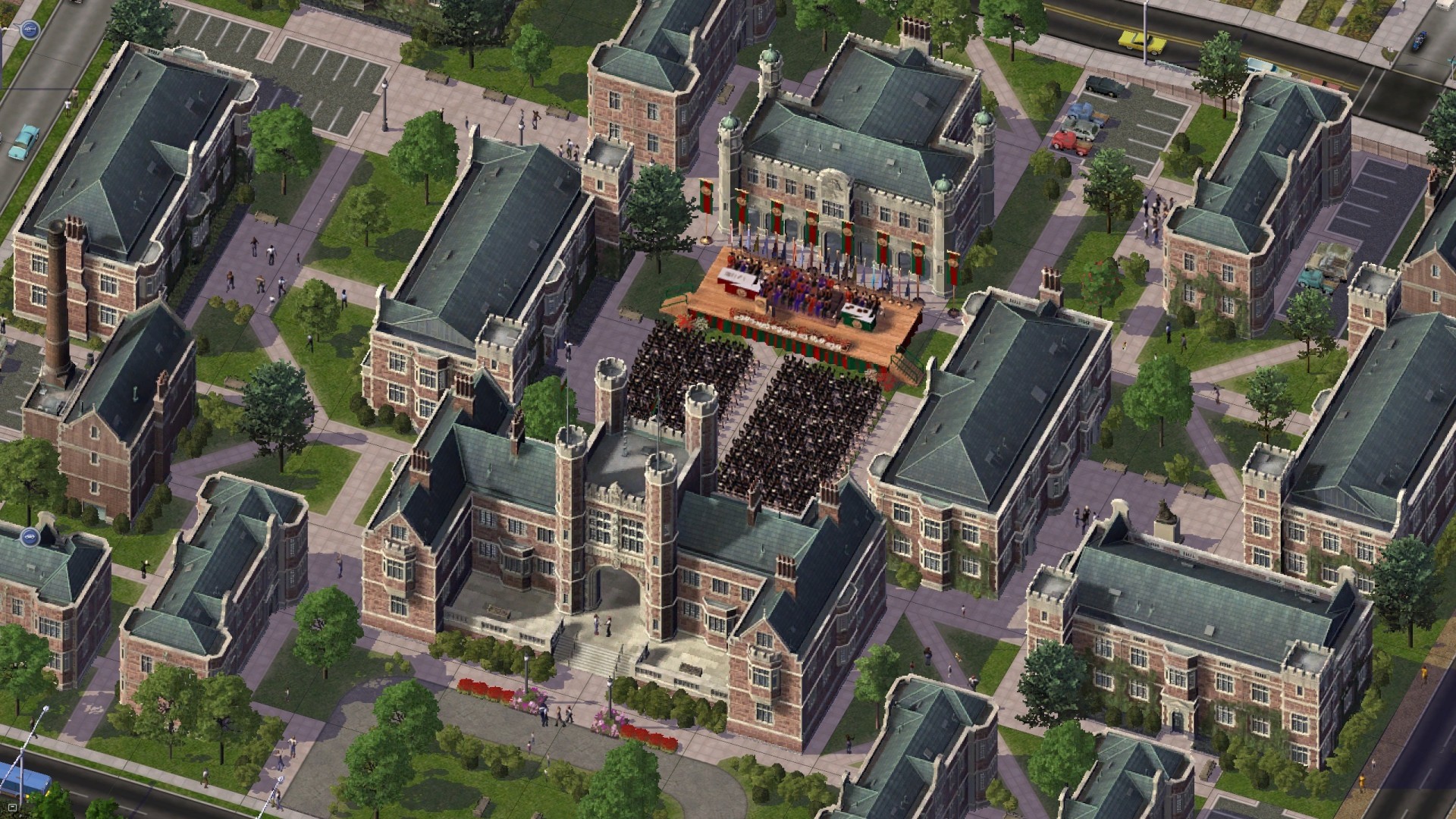Restore the hidden interface with the small square button
The image size is (1456, 819).
pyautogui.click(x=12, y=808)
